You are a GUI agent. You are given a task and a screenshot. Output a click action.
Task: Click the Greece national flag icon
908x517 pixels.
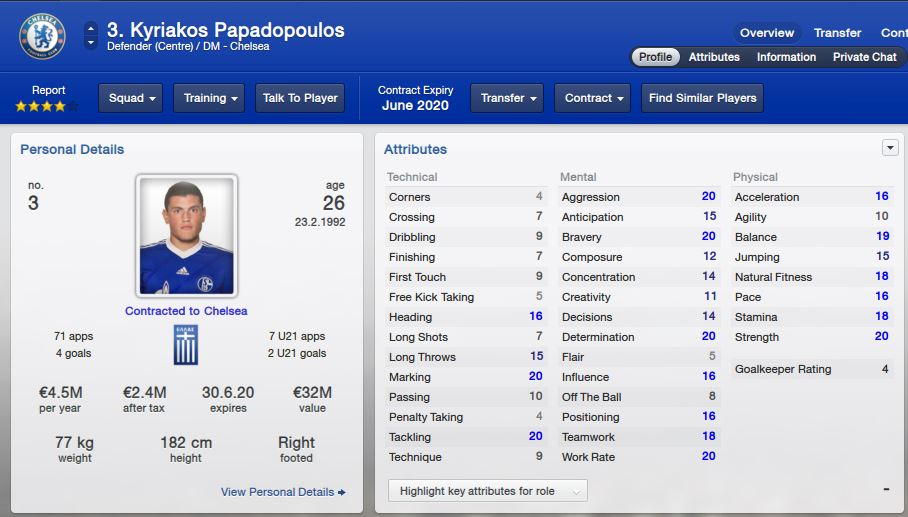(186, 344)
